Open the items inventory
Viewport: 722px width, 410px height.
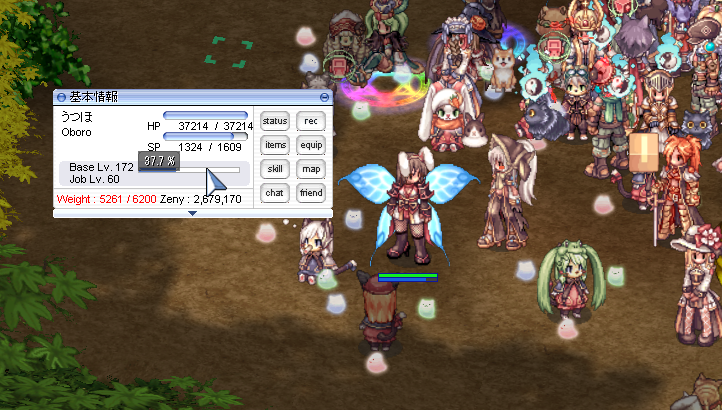click(x=274, y=145)
